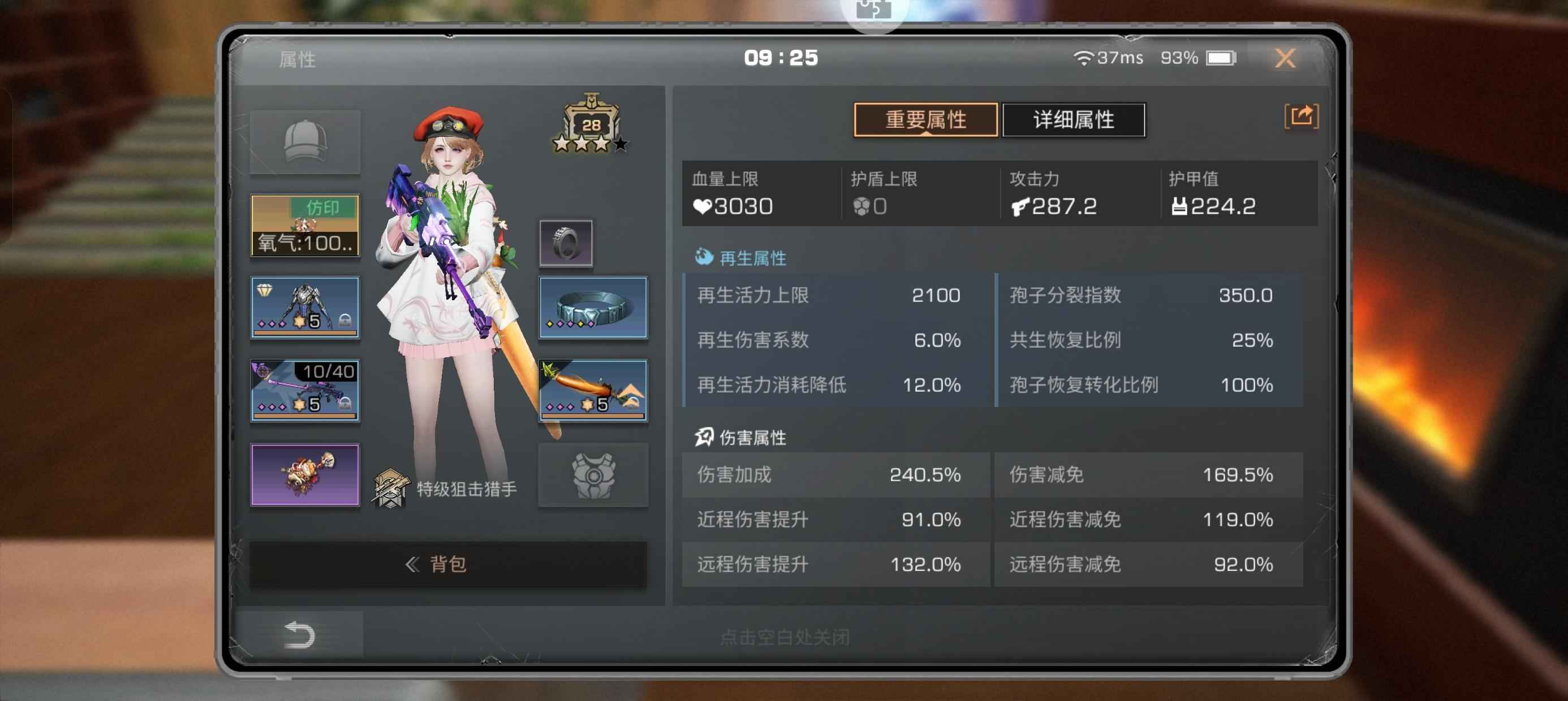Choose the carrot melee weapon slot
Viewport: 1568px width, 701px height.
593,390
